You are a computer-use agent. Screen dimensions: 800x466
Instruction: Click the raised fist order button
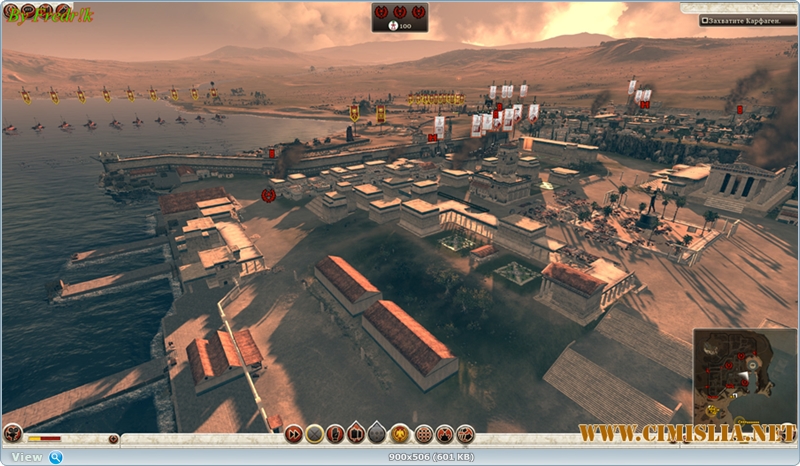pos(336,434)
